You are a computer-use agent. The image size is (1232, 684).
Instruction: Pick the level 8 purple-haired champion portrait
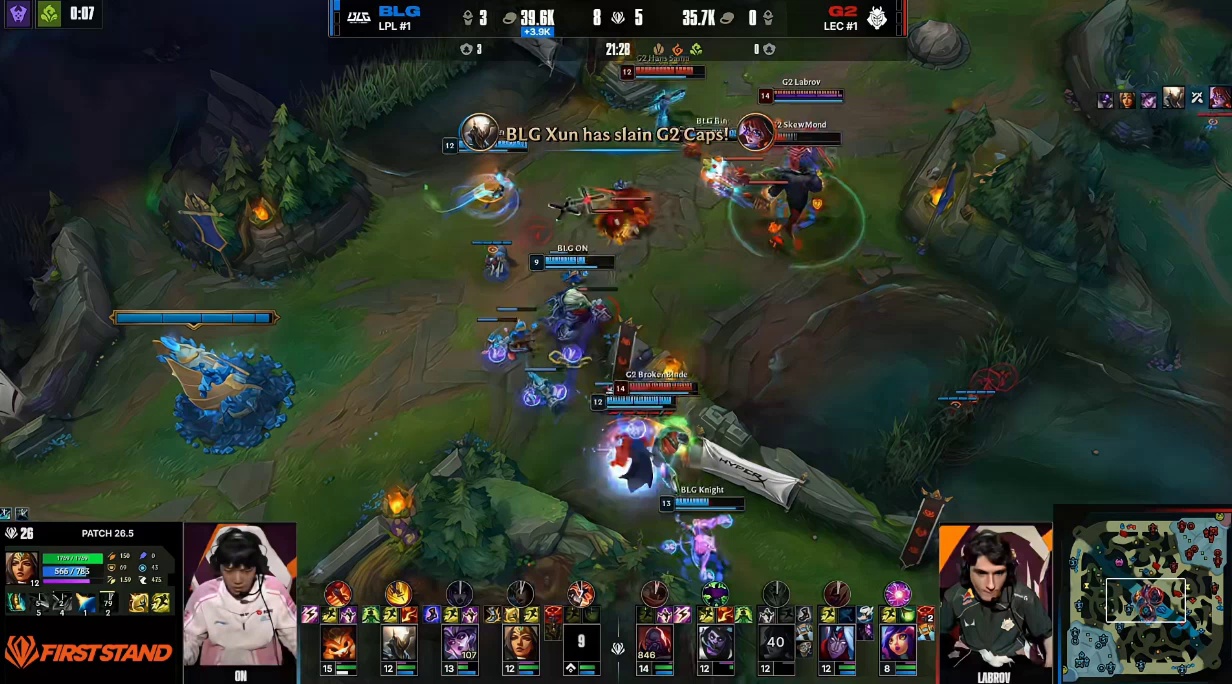point(898,642)
